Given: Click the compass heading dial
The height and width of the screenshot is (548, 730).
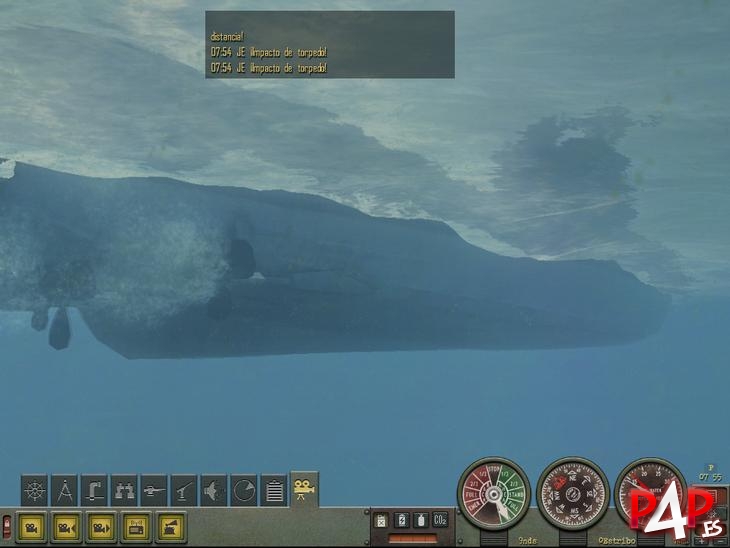Looking at the screenshot, I should pyautogui.click(x=572, y=494).
